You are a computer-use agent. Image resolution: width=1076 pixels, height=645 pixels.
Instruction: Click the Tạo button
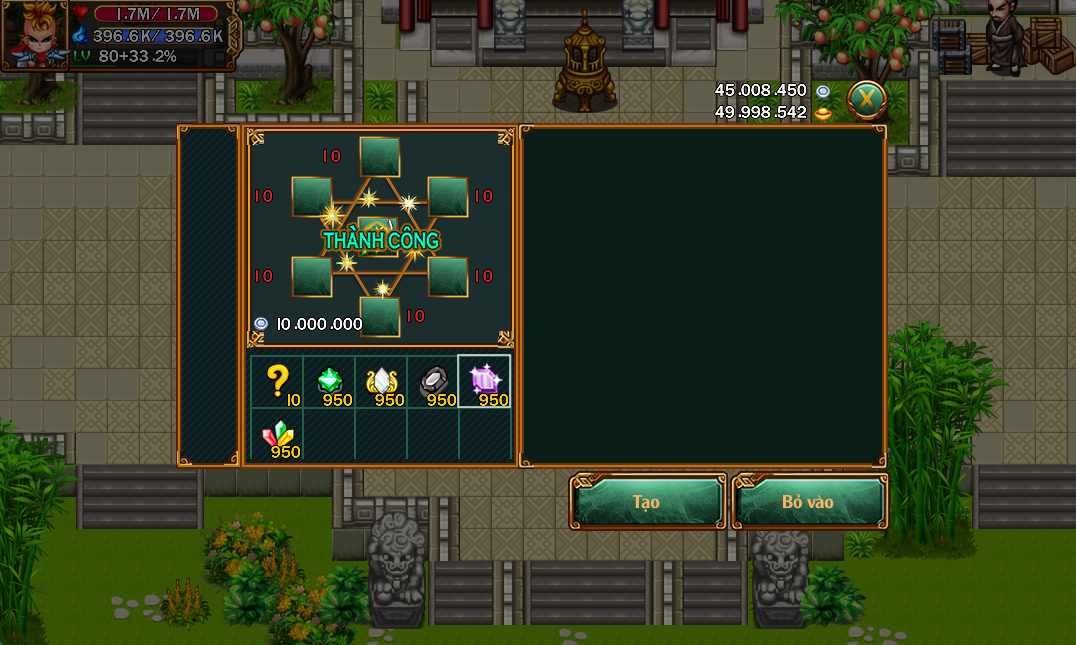pyautogui.click(x=647, y=501)
